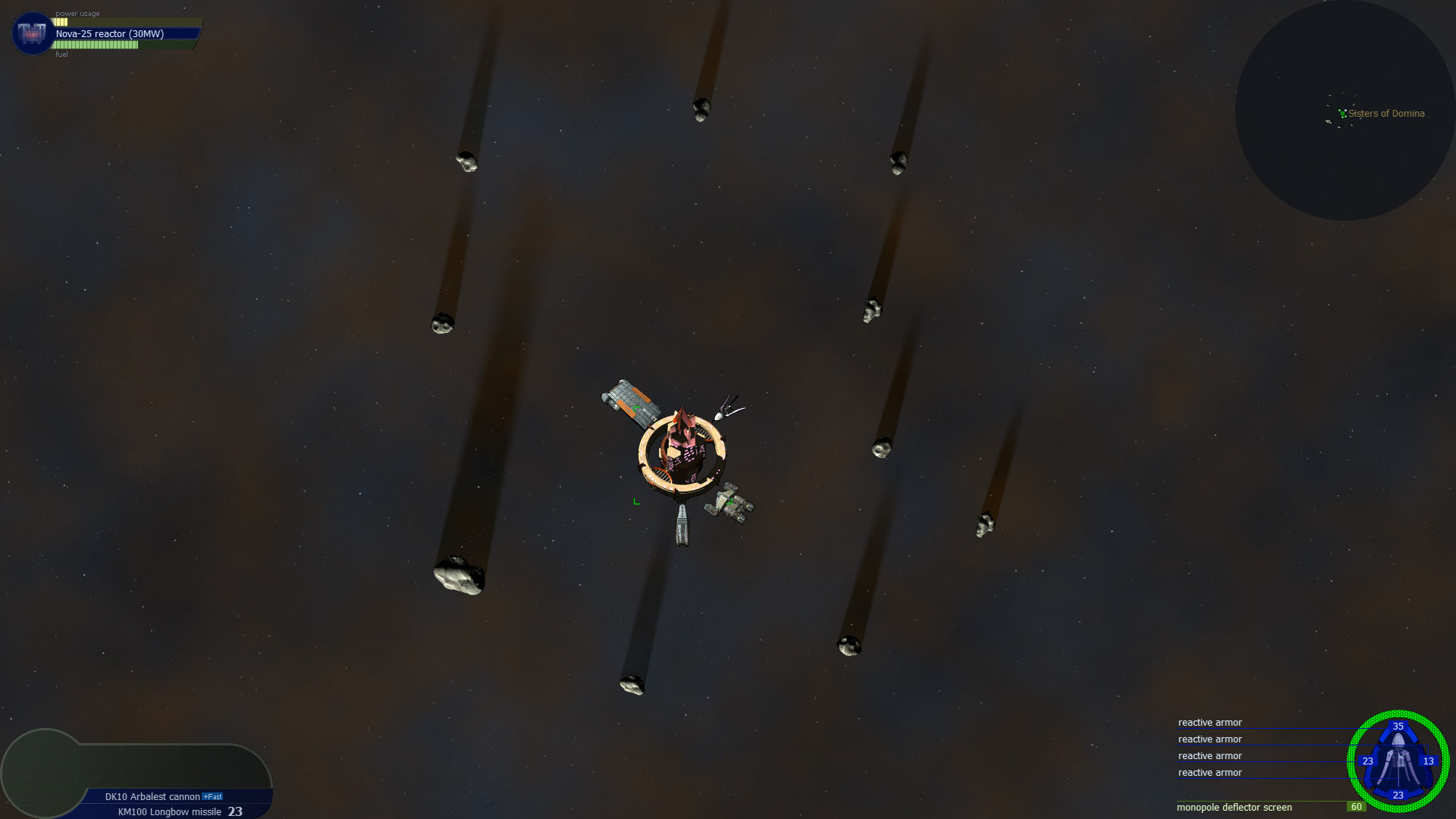
Task: Select the player ship near the station
Action: coord(726,409)
